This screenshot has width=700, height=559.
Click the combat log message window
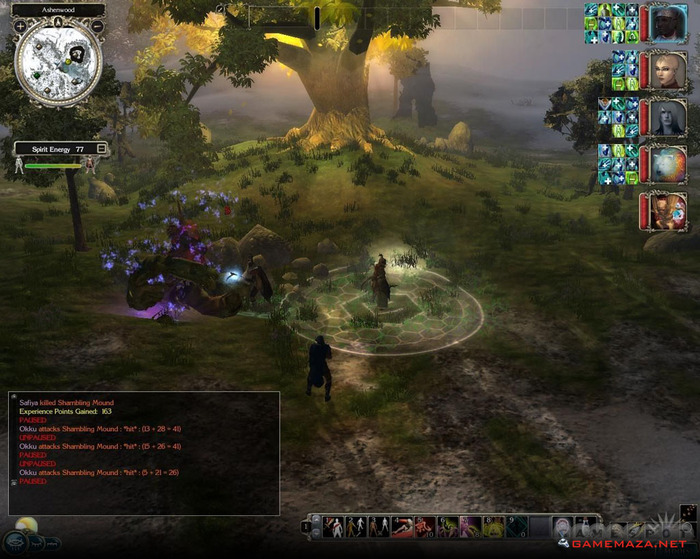point(143,452)
